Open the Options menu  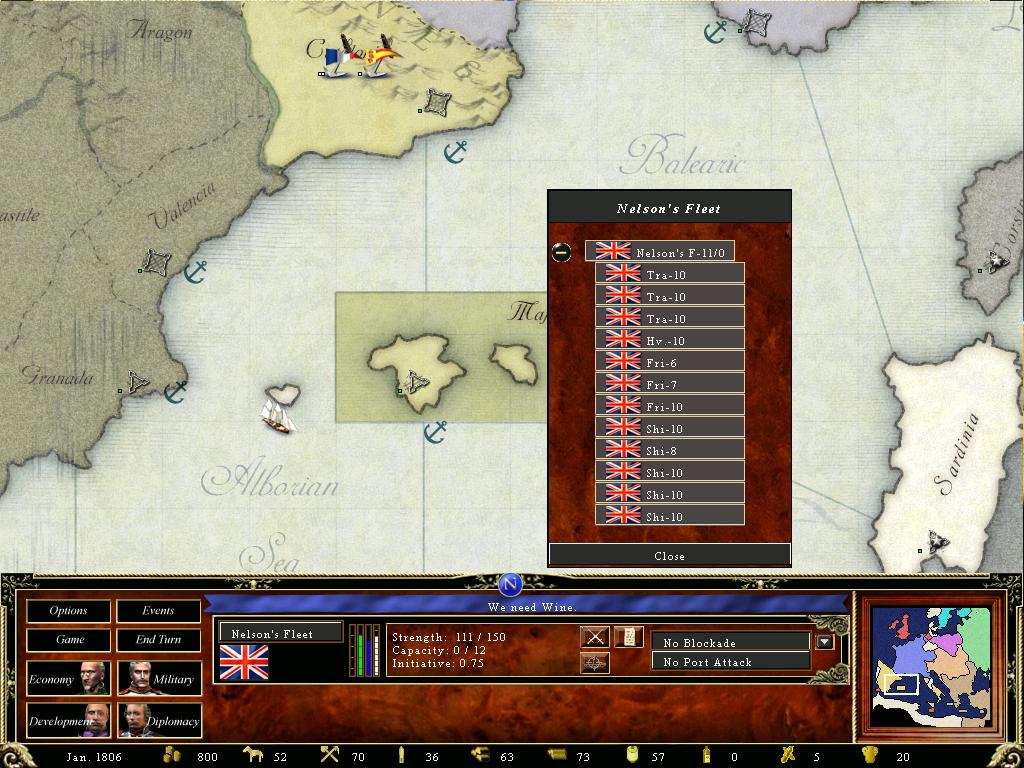pyautogui.click(x=68, y=610)
